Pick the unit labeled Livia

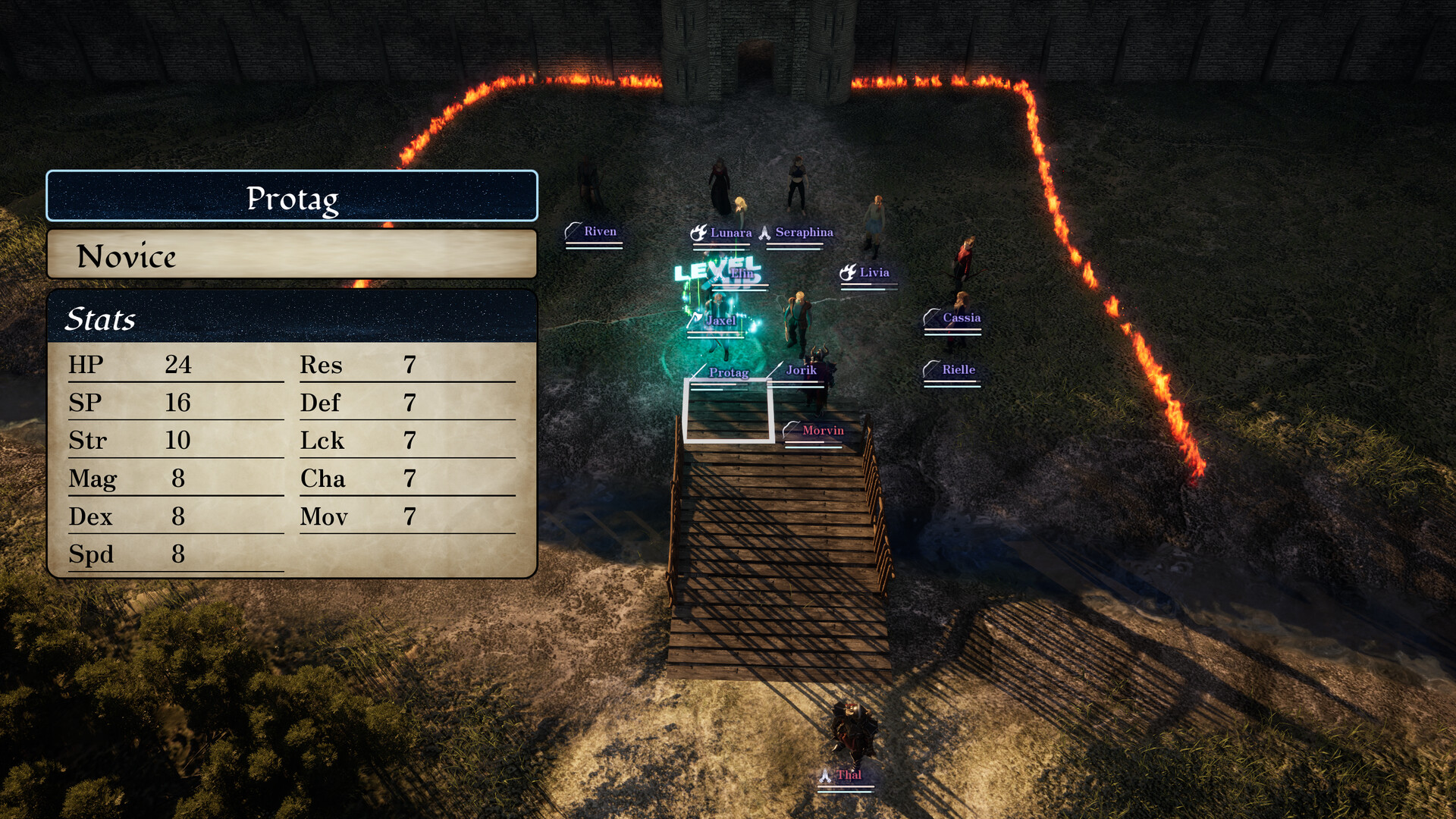point(874,272)
